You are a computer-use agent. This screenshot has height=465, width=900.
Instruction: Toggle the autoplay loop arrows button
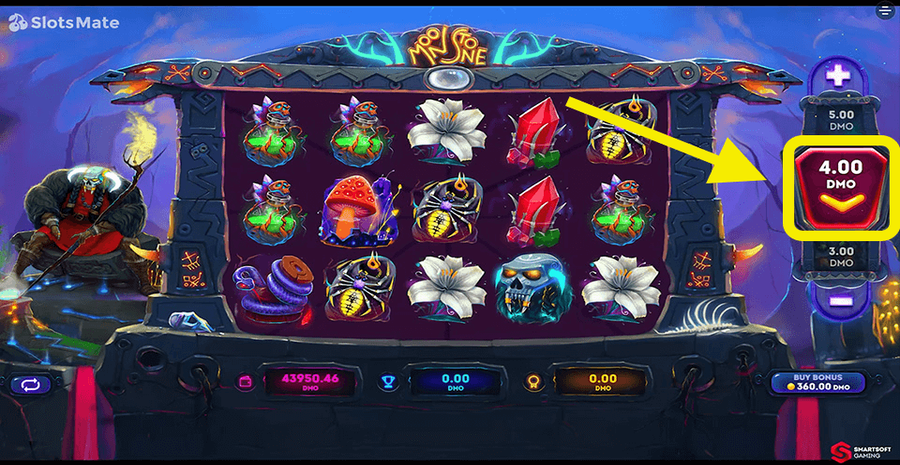click(30, 383)
